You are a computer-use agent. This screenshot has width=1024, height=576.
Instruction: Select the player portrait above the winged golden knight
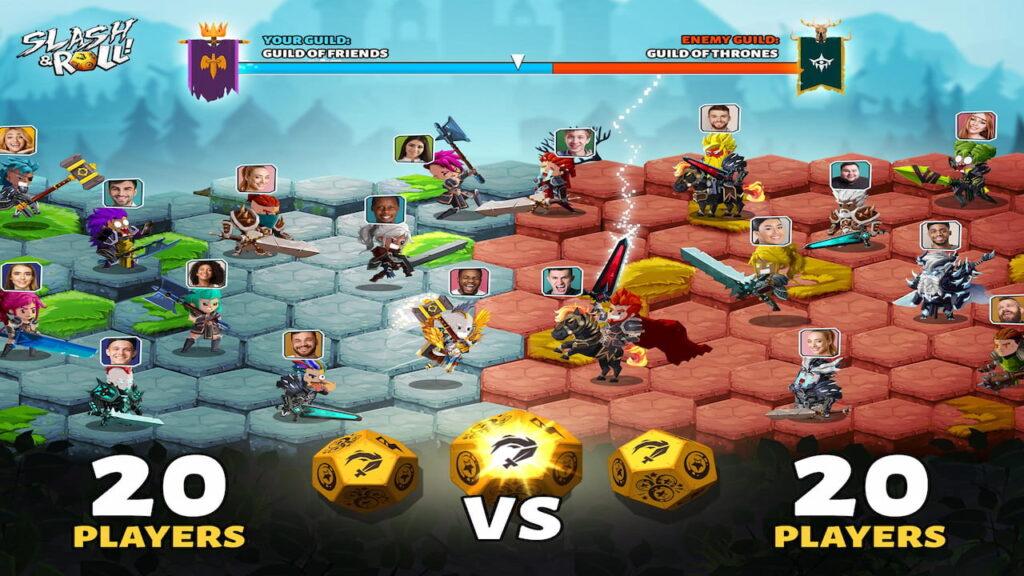[468, 282]
